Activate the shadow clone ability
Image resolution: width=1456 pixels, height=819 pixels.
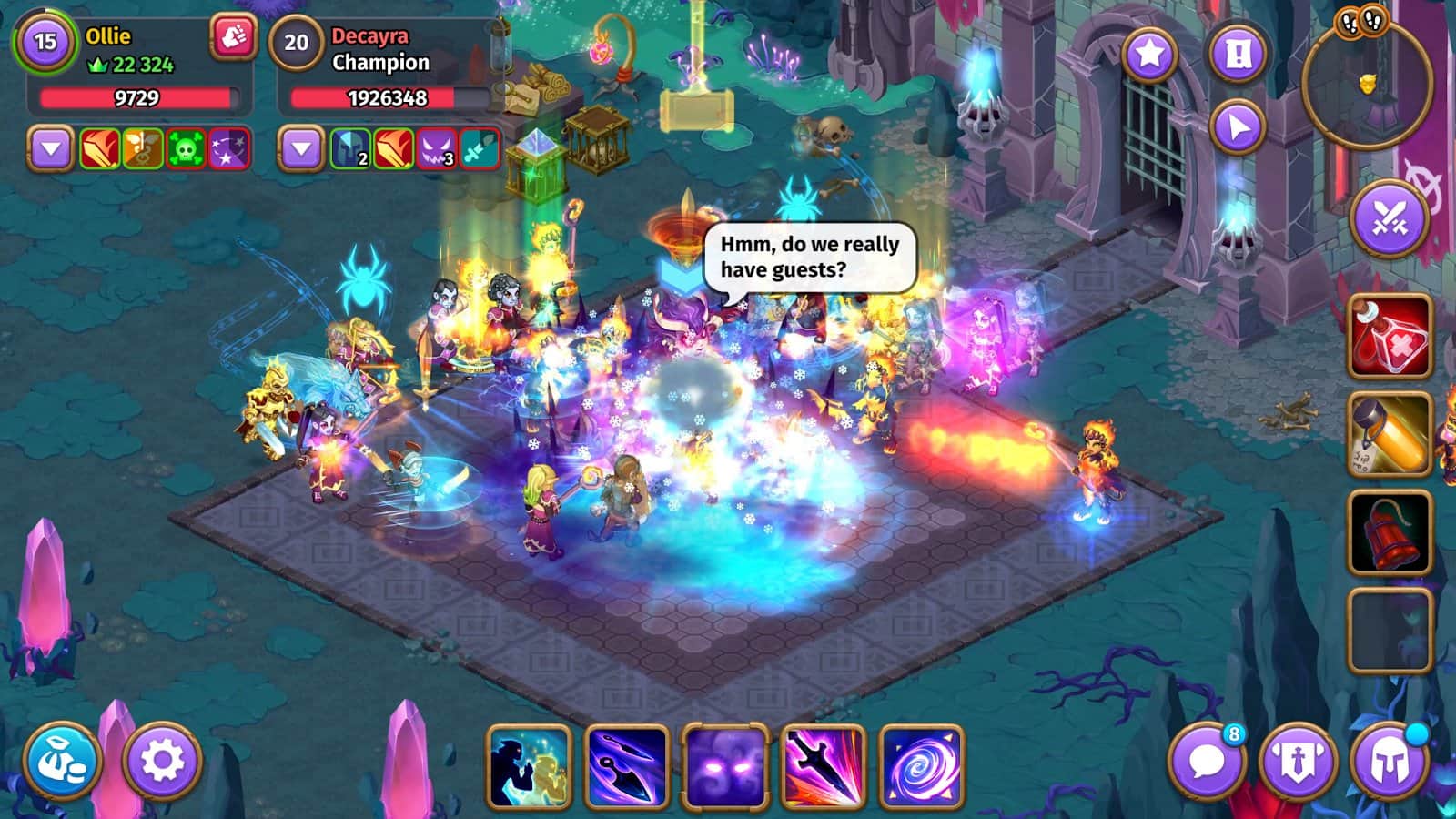tap(530, 766)
